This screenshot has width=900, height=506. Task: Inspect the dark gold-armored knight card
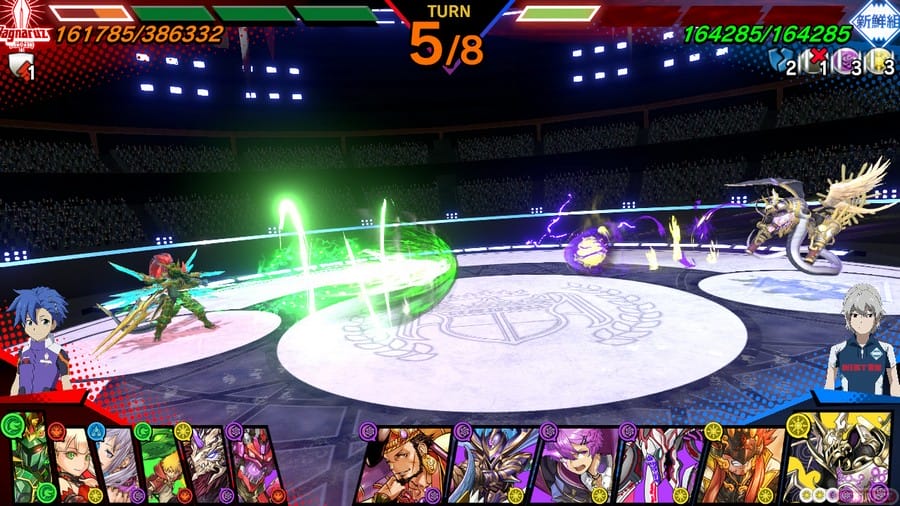[492, 463]
